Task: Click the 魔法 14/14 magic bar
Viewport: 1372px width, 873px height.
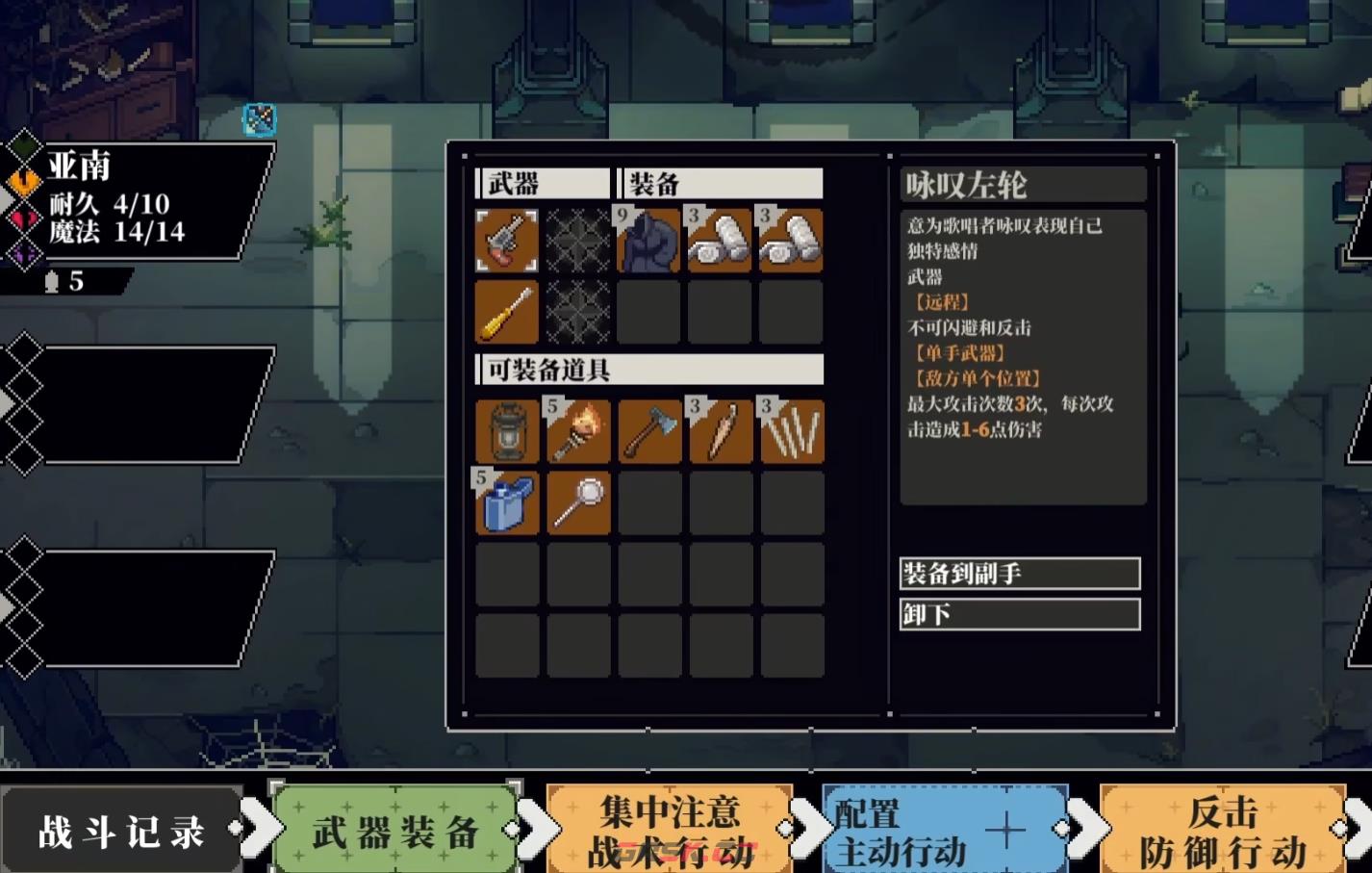Action: 115,232
